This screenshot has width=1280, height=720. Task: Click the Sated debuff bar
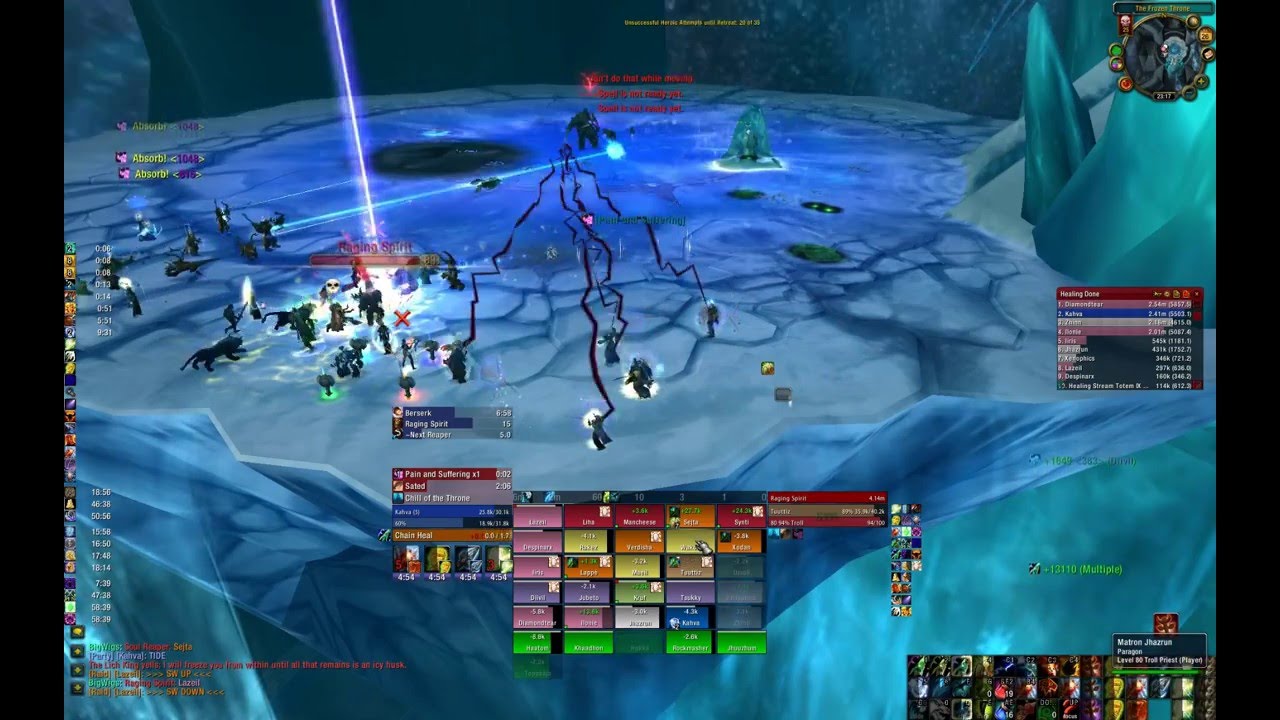click(x=452, y=486)
